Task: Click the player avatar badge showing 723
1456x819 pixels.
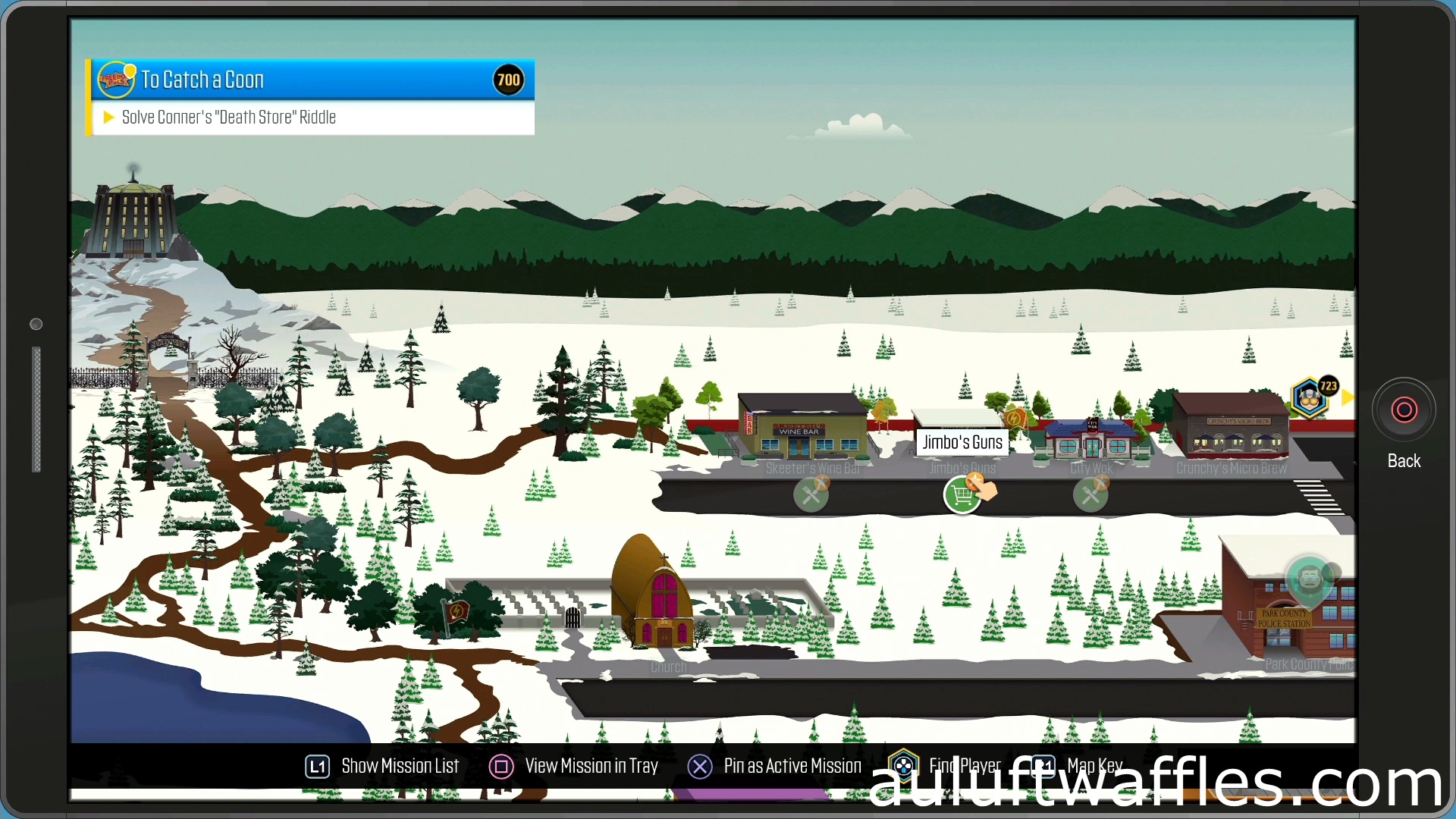Action: 1310,397
